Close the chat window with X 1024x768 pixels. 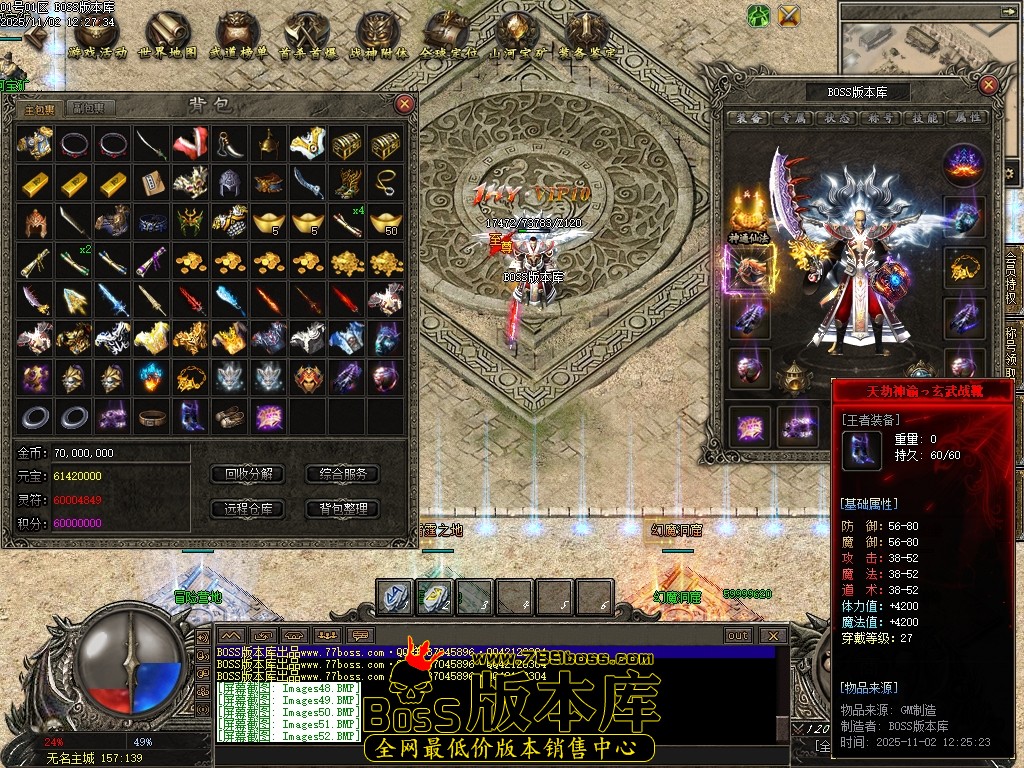772,635
